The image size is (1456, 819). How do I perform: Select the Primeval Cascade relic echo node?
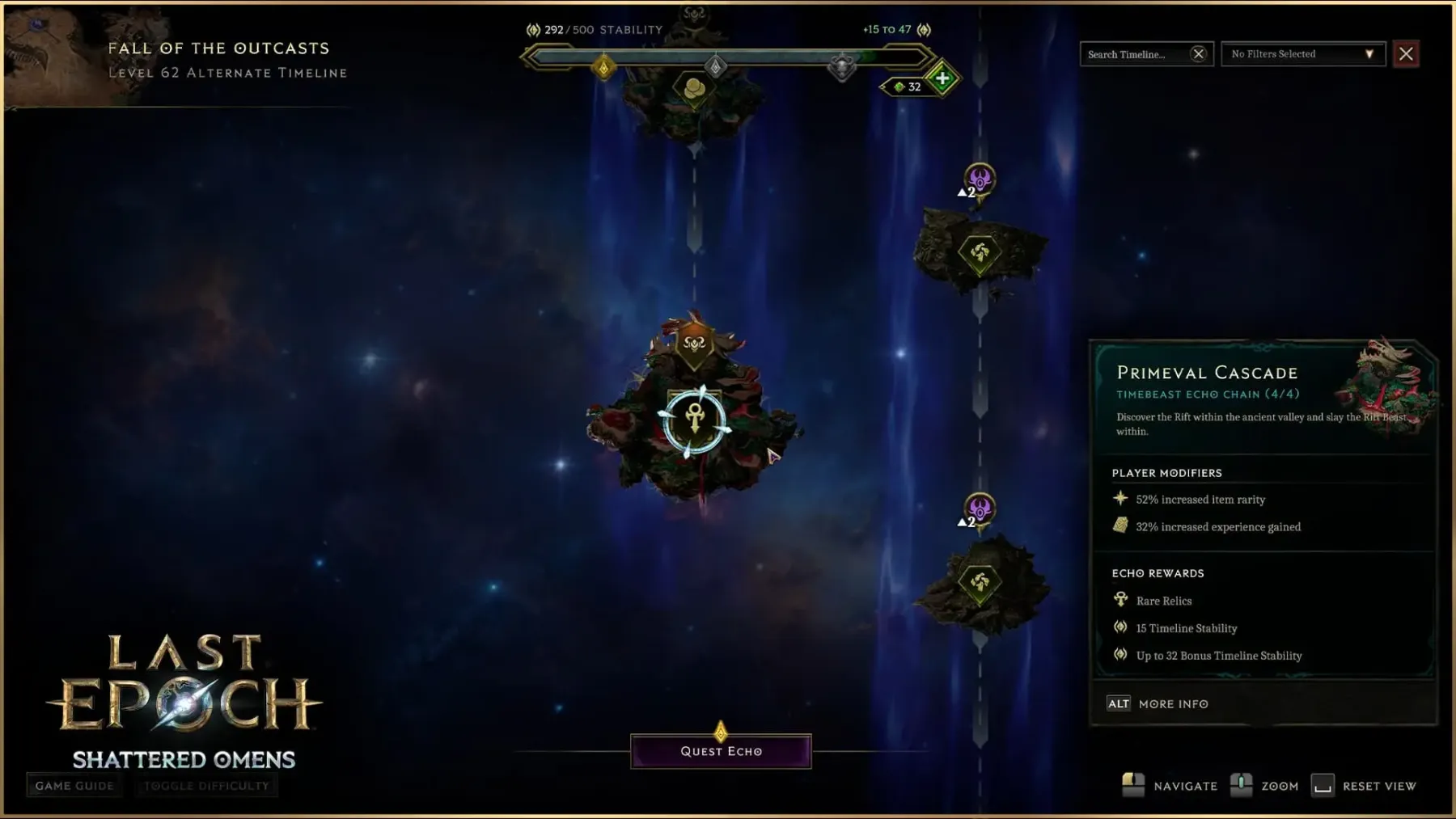(695, 420)
